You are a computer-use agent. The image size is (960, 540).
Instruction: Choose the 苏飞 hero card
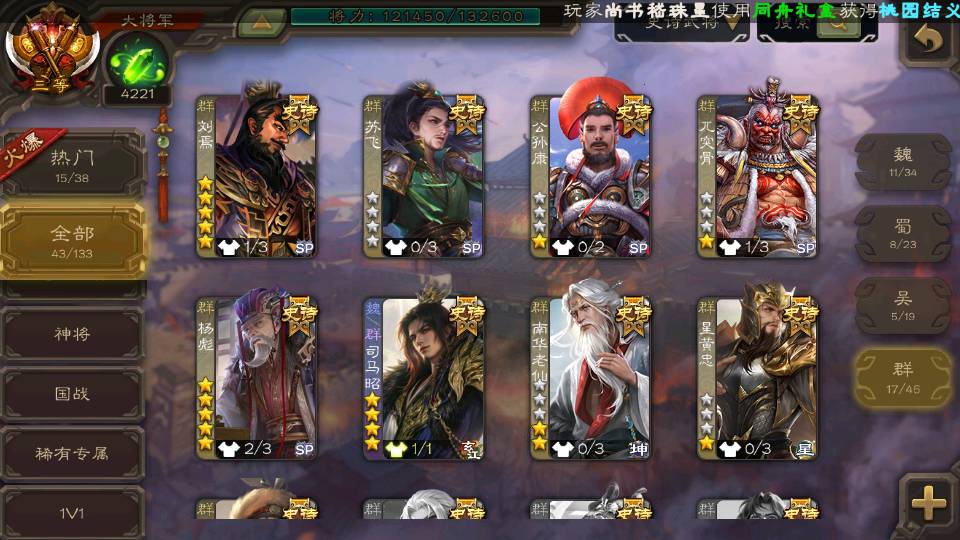pyautogui.click(x=423, y=176)
